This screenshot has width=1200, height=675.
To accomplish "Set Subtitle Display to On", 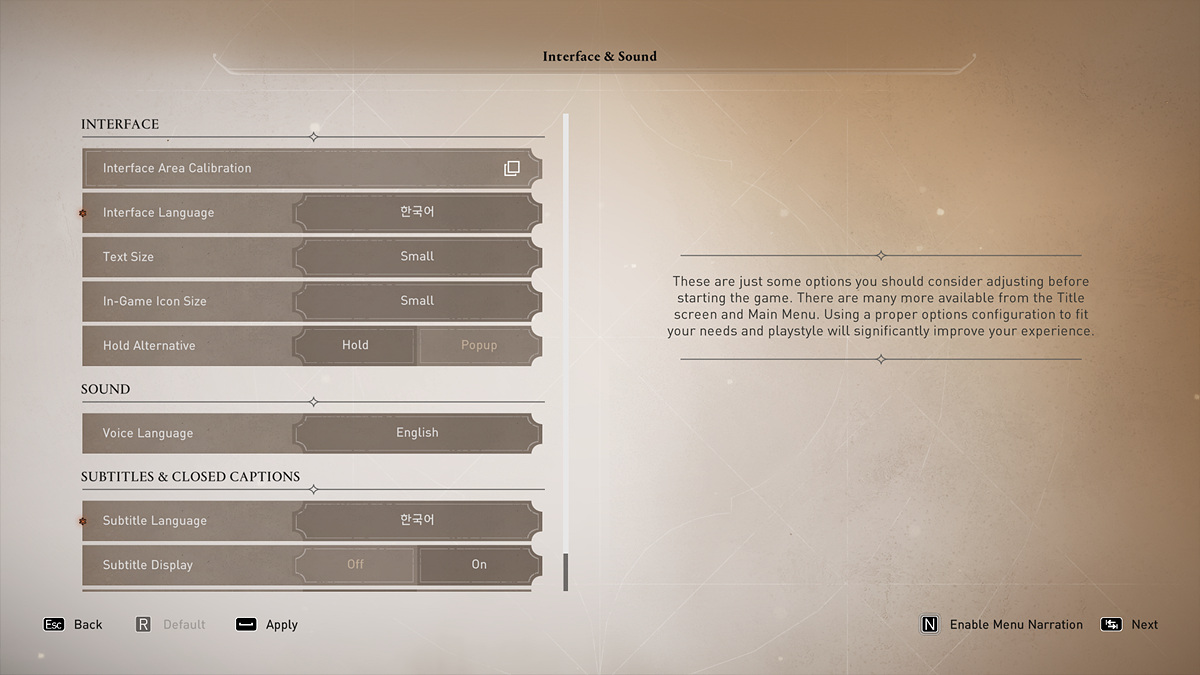I will (479, 565).
